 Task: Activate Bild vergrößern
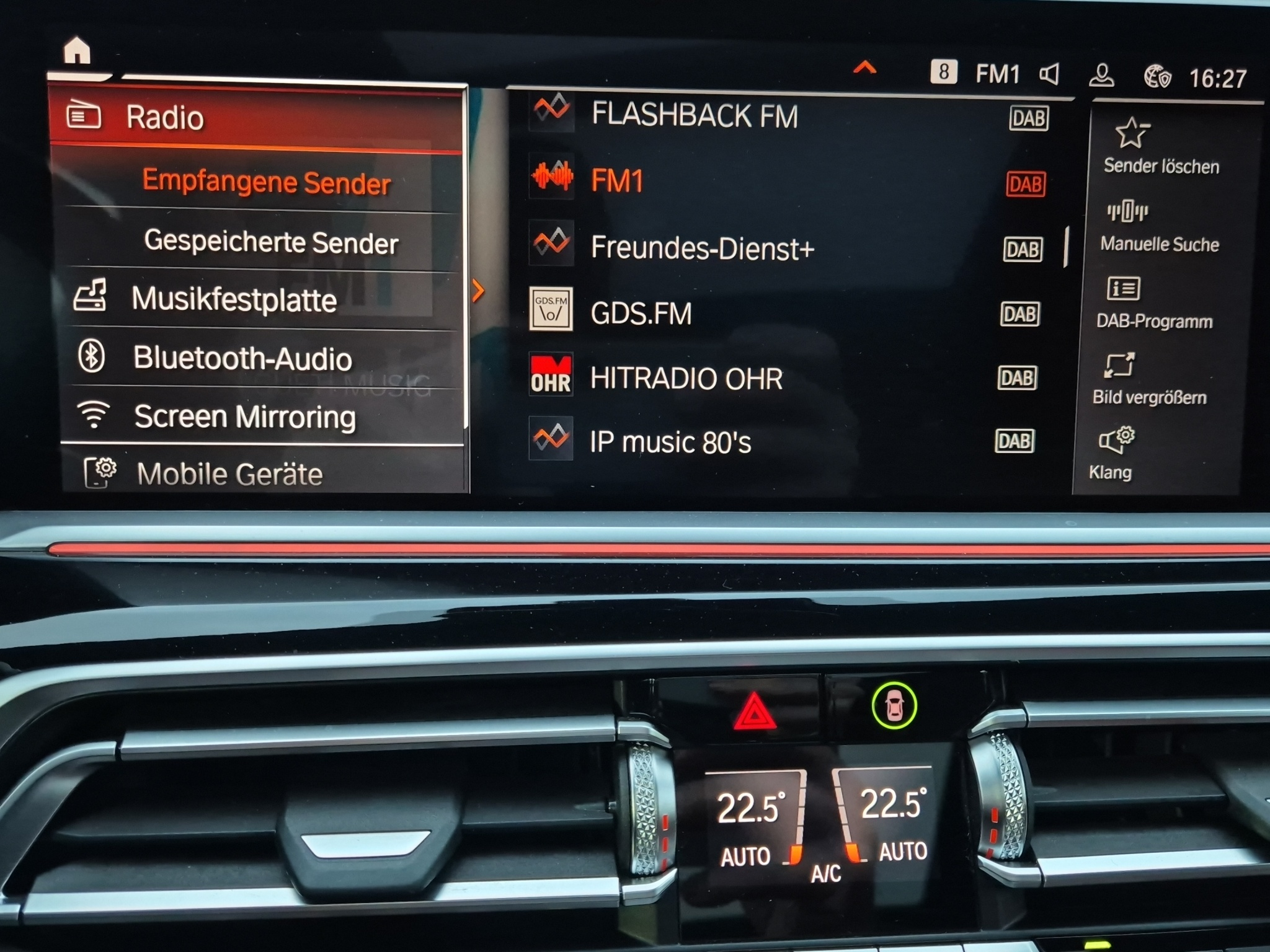(1148, 379)
